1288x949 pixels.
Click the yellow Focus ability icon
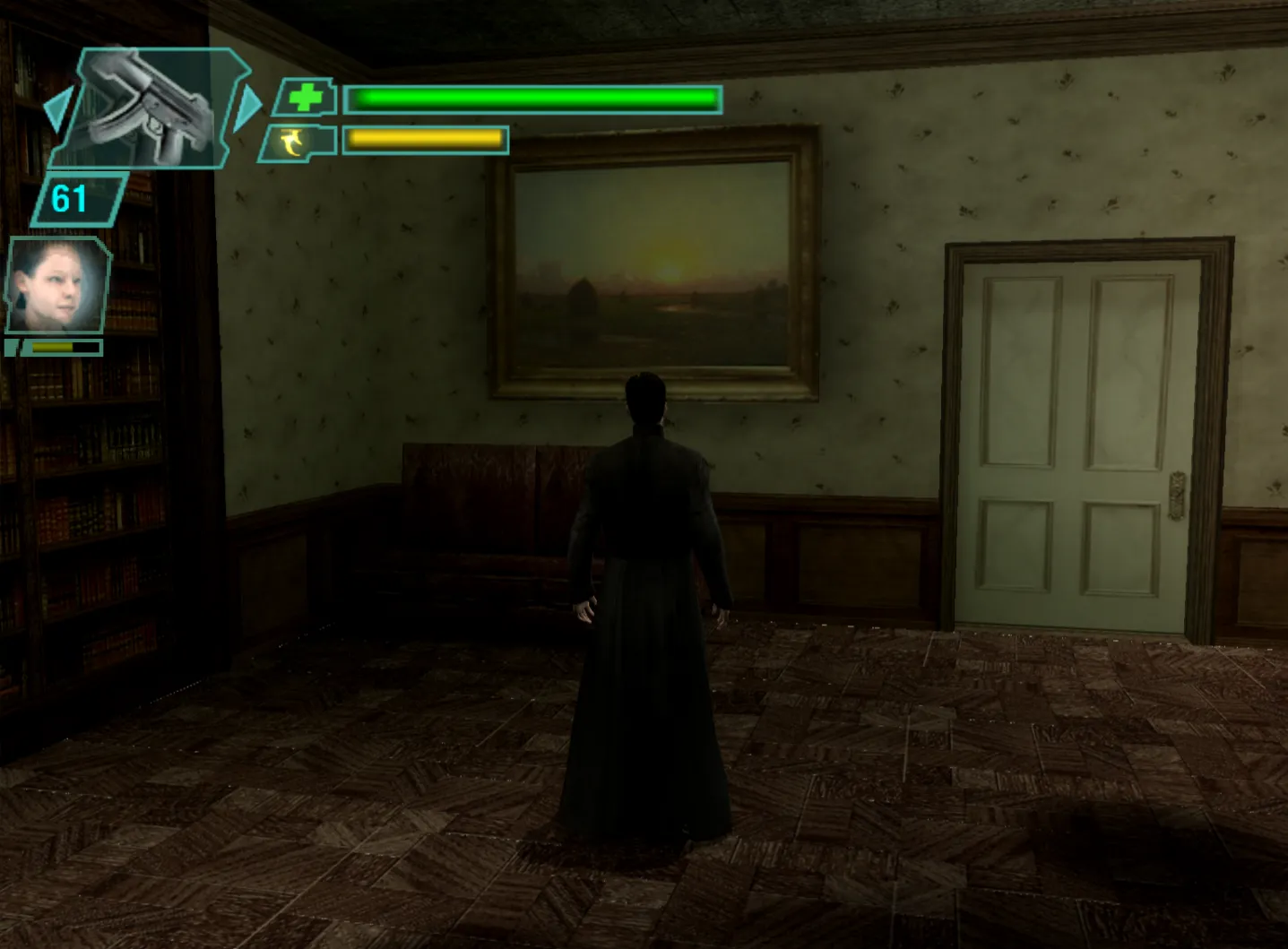coord(291,142)
